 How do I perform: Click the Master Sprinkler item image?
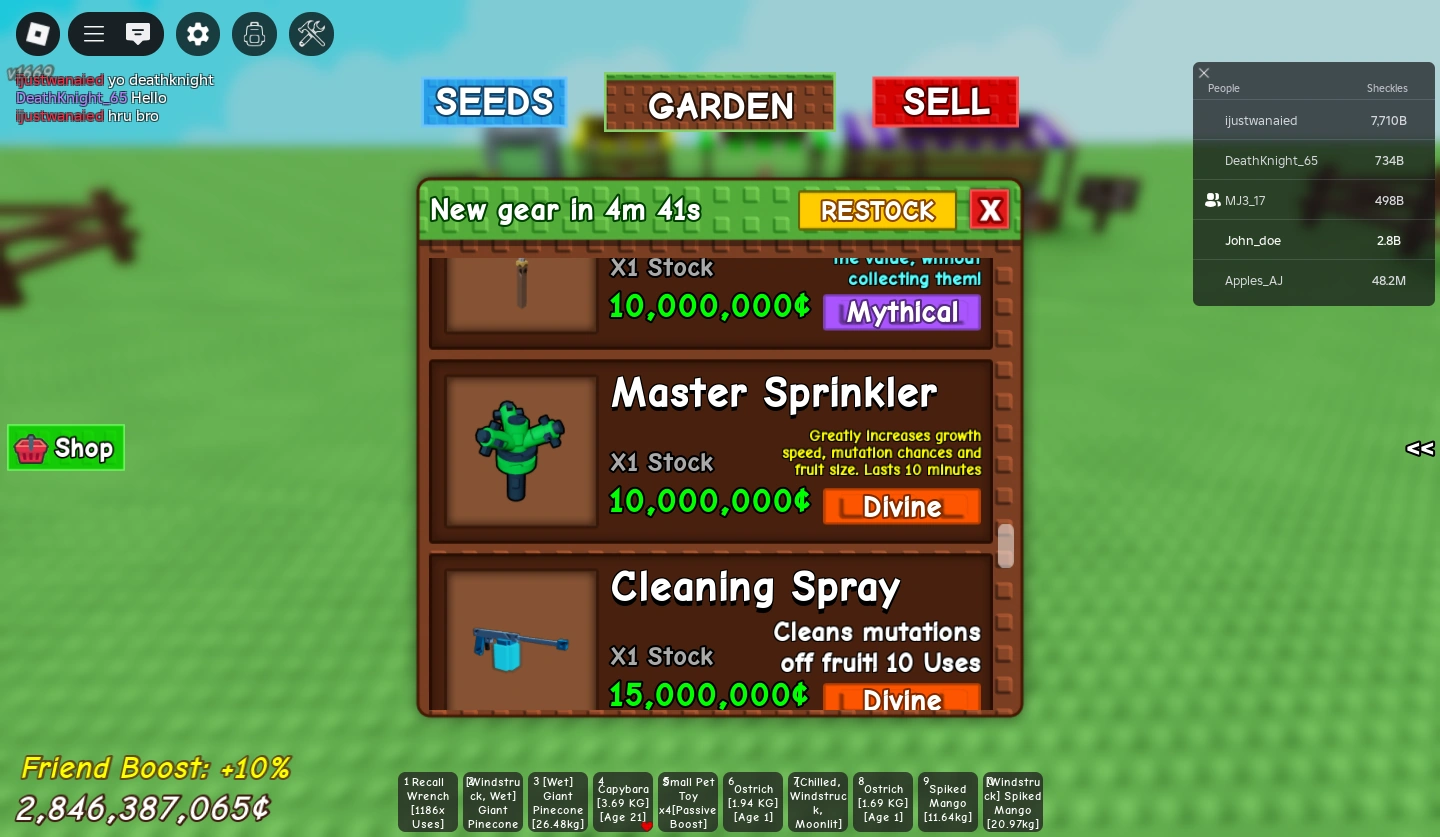click(521, 452)
